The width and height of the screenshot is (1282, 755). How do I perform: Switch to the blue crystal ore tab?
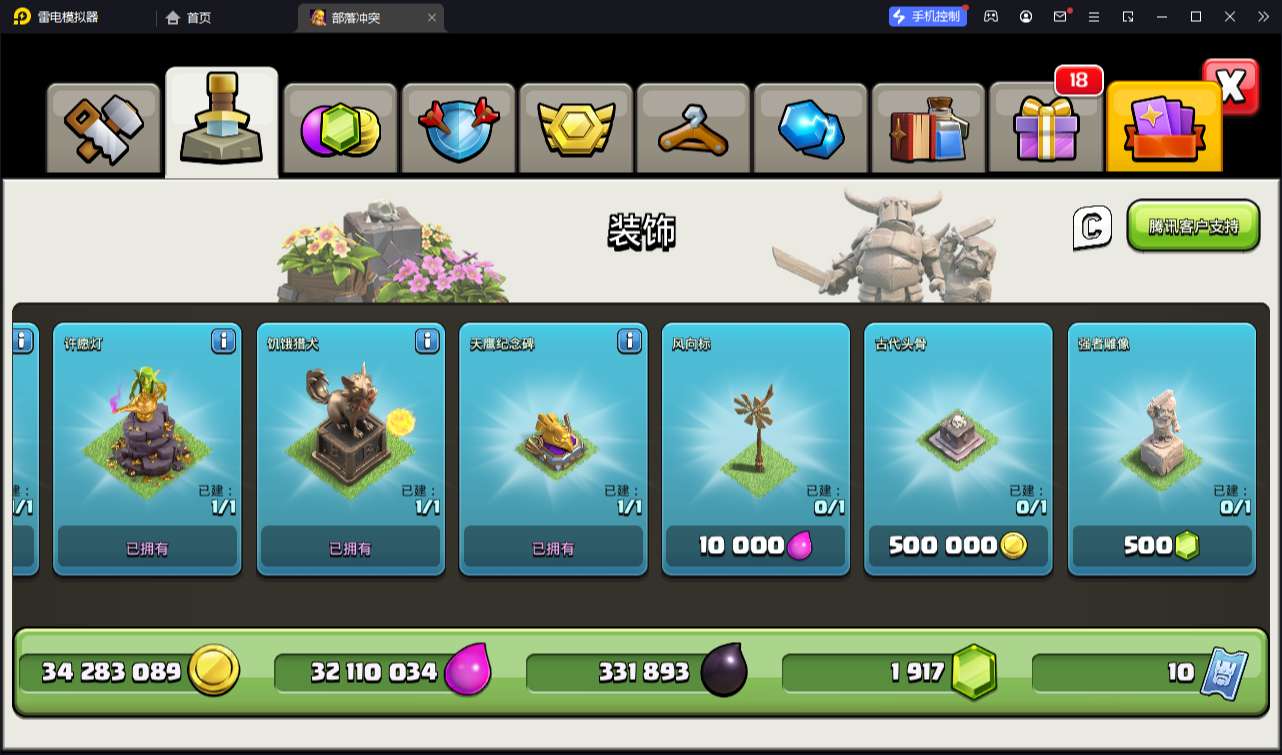(810, 129)
